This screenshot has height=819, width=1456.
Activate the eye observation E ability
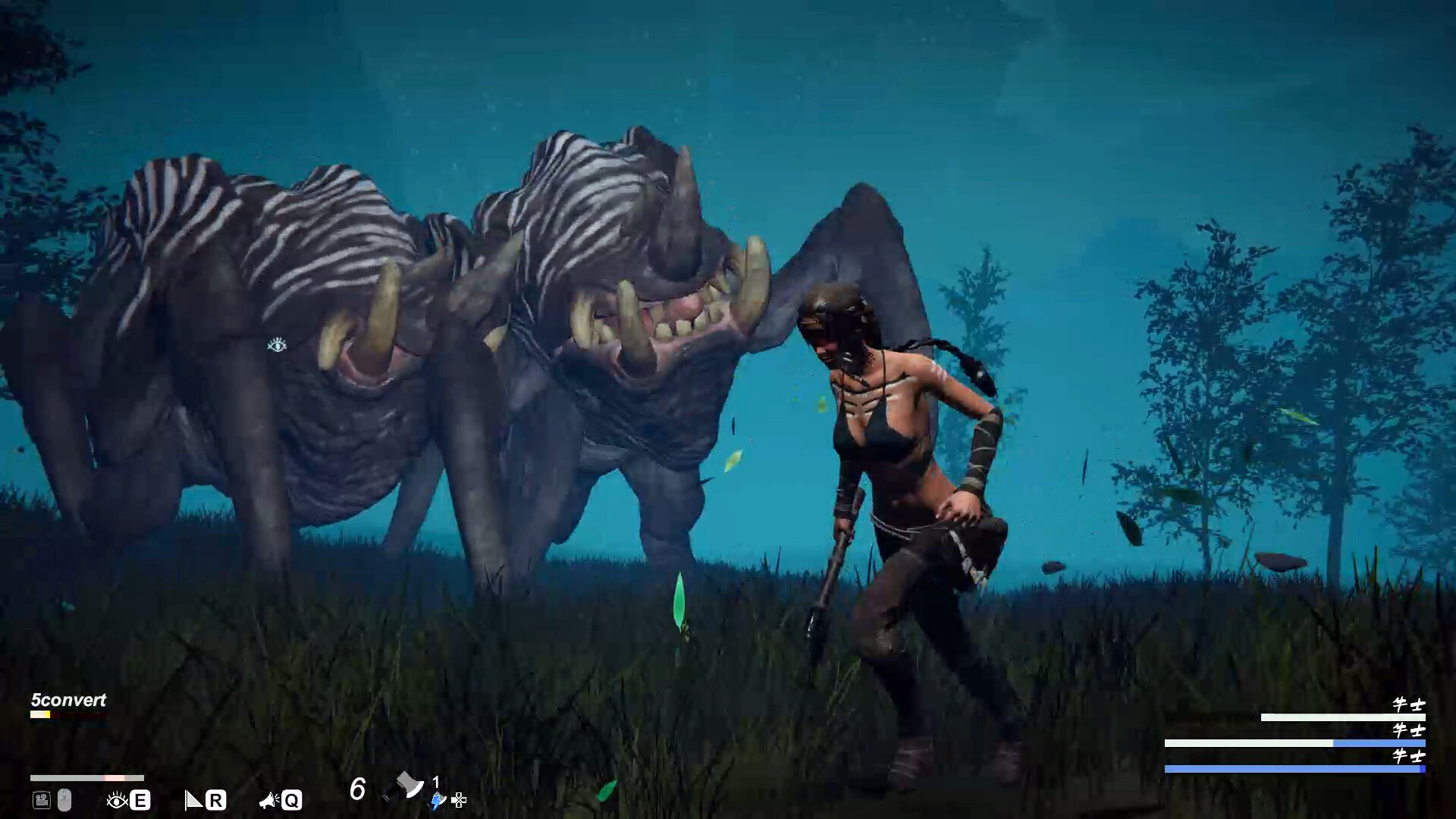118,800
